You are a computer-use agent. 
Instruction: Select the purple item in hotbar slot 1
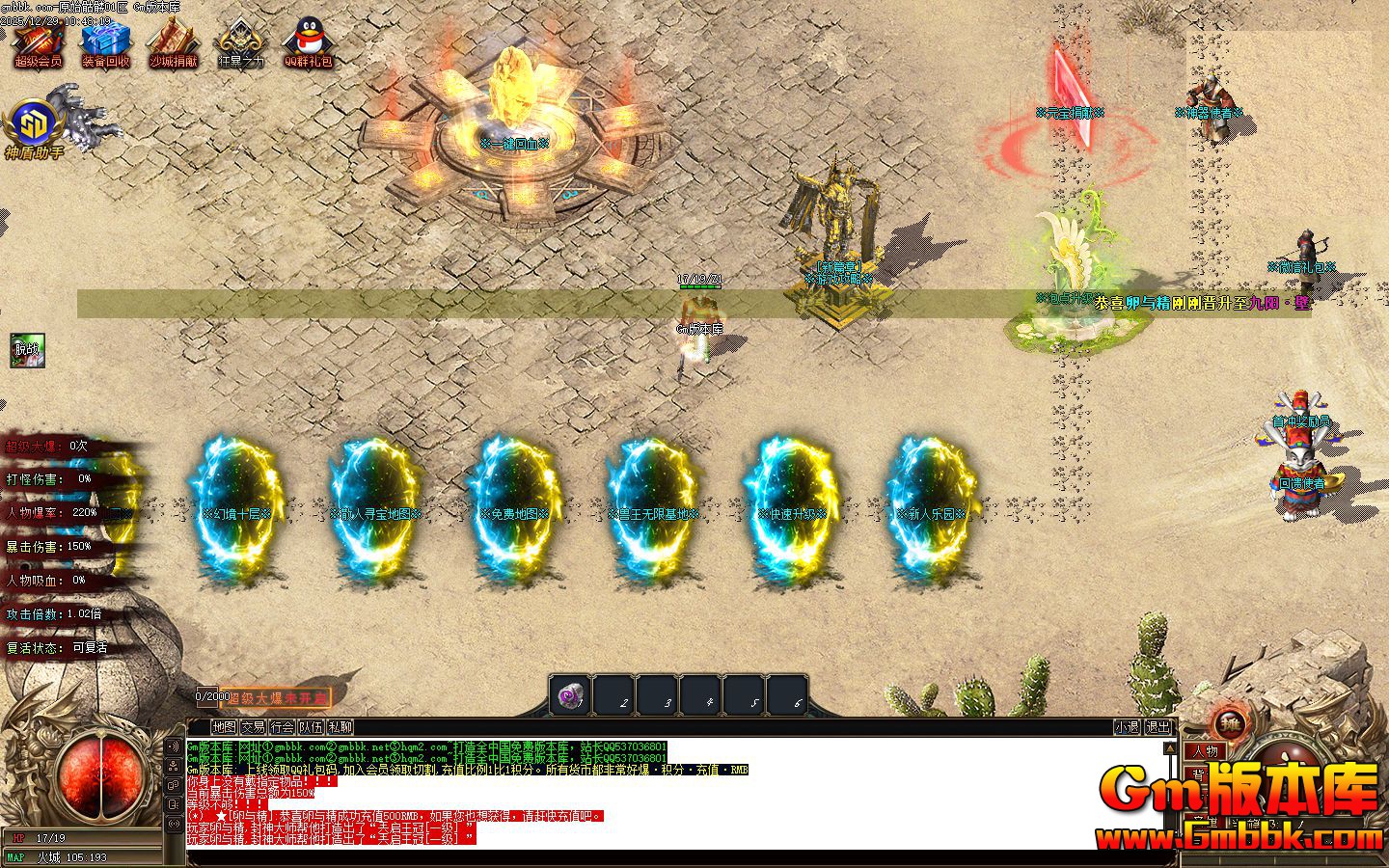570,694
